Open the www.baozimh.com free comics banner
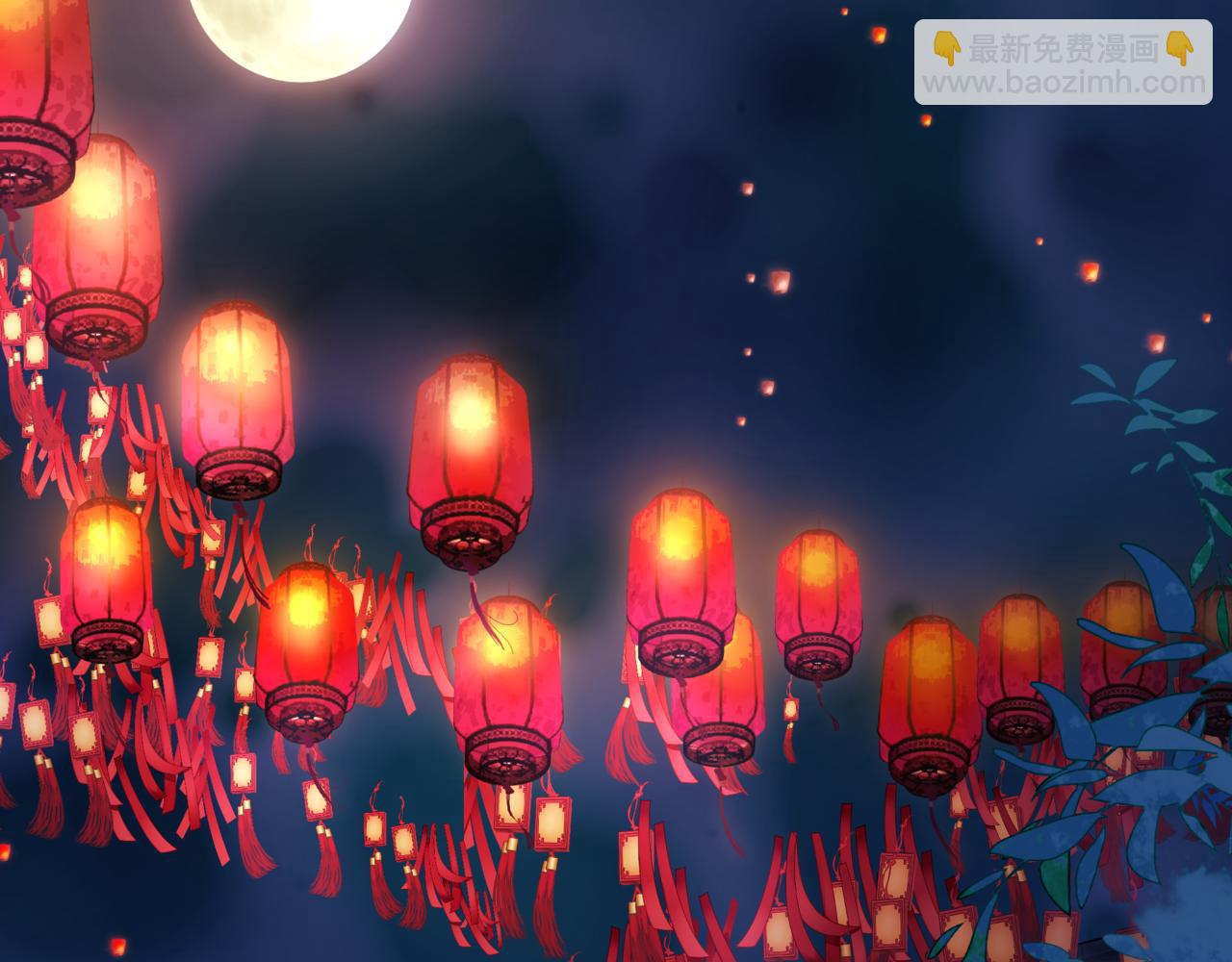 click(x=1063, y=63)
